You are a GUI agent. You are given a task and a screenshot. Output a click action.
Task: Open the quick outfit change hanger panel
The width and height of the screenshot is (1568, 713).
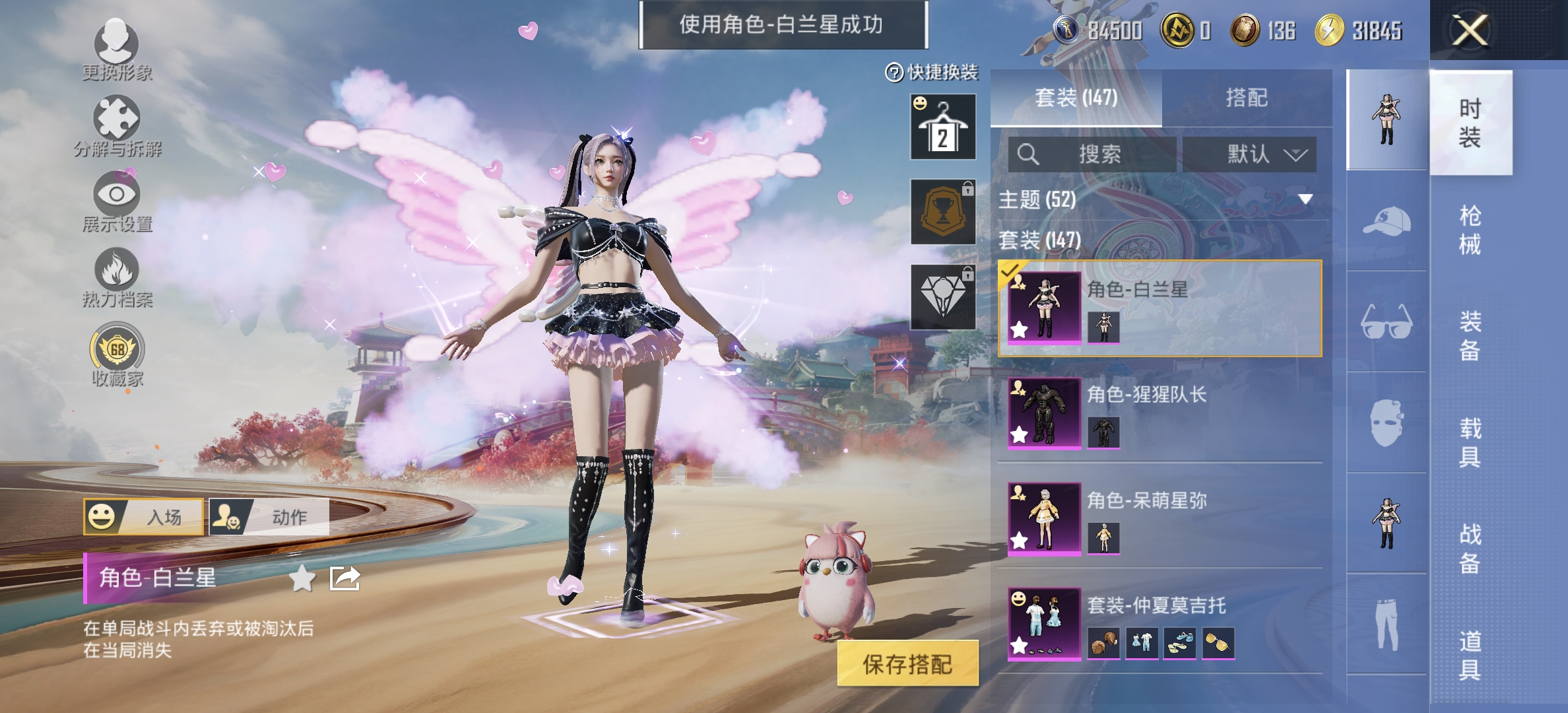942,127
